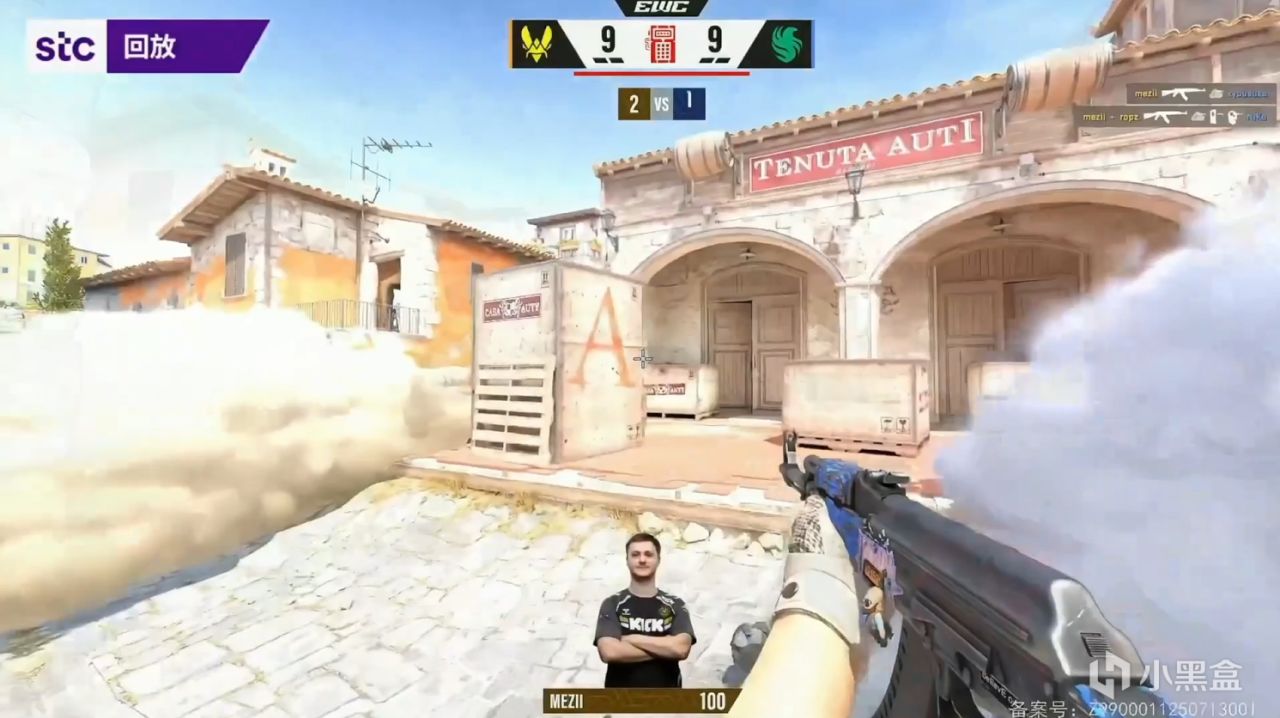The height and width of the screenshot is (718, 1280).
Task: Select the red bomb icon in scoreboard
Action: click(662, 44)
